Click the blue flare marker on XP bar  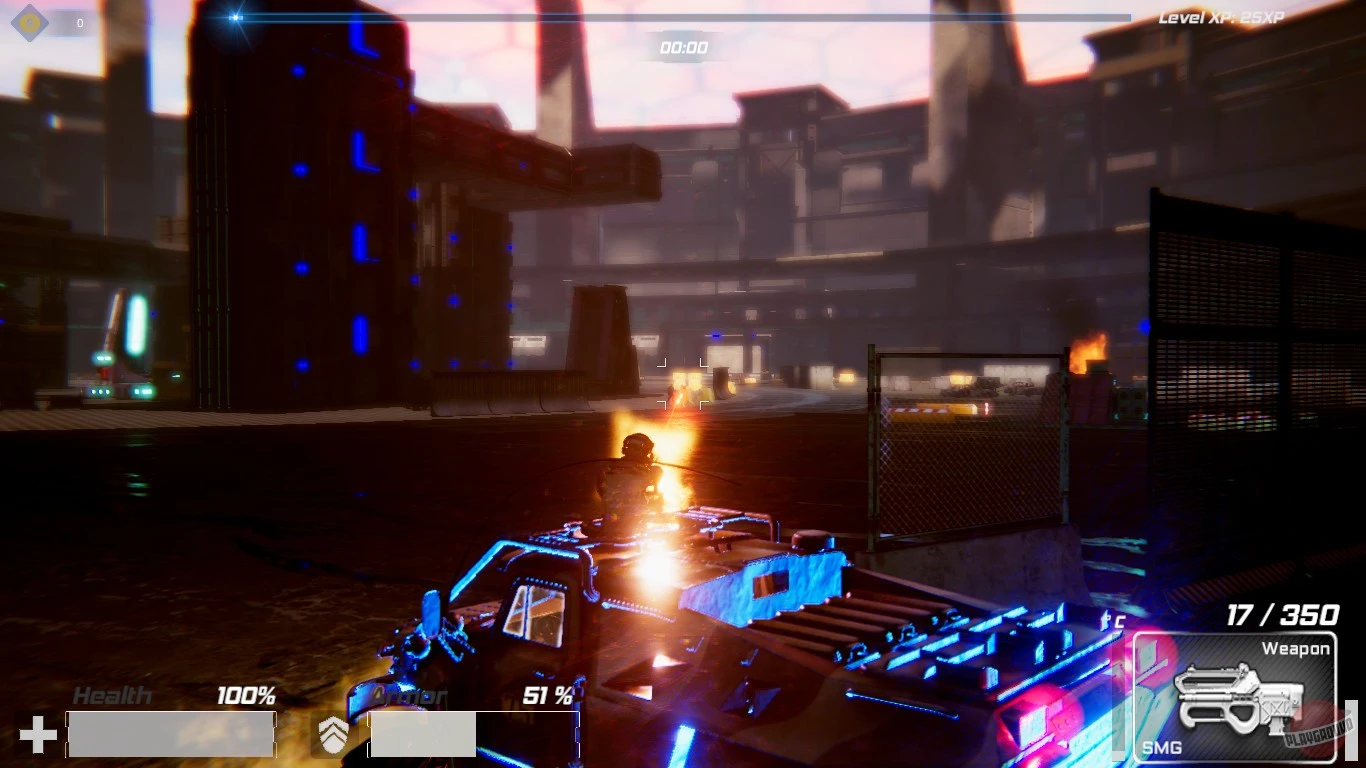[x=234, y=15]
